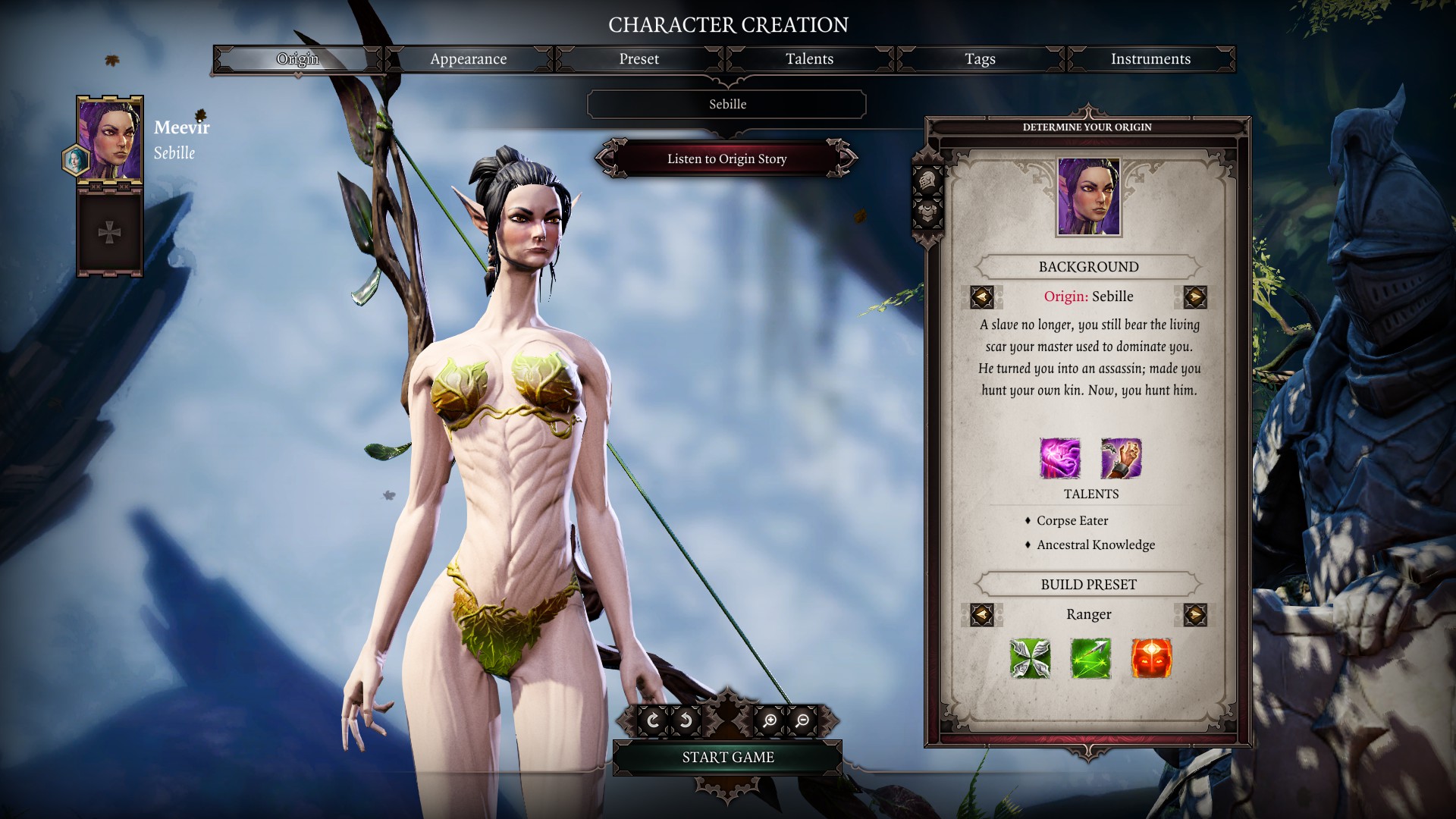Go to the Talents tab
1456x819 pixels.
coord(809,59)
